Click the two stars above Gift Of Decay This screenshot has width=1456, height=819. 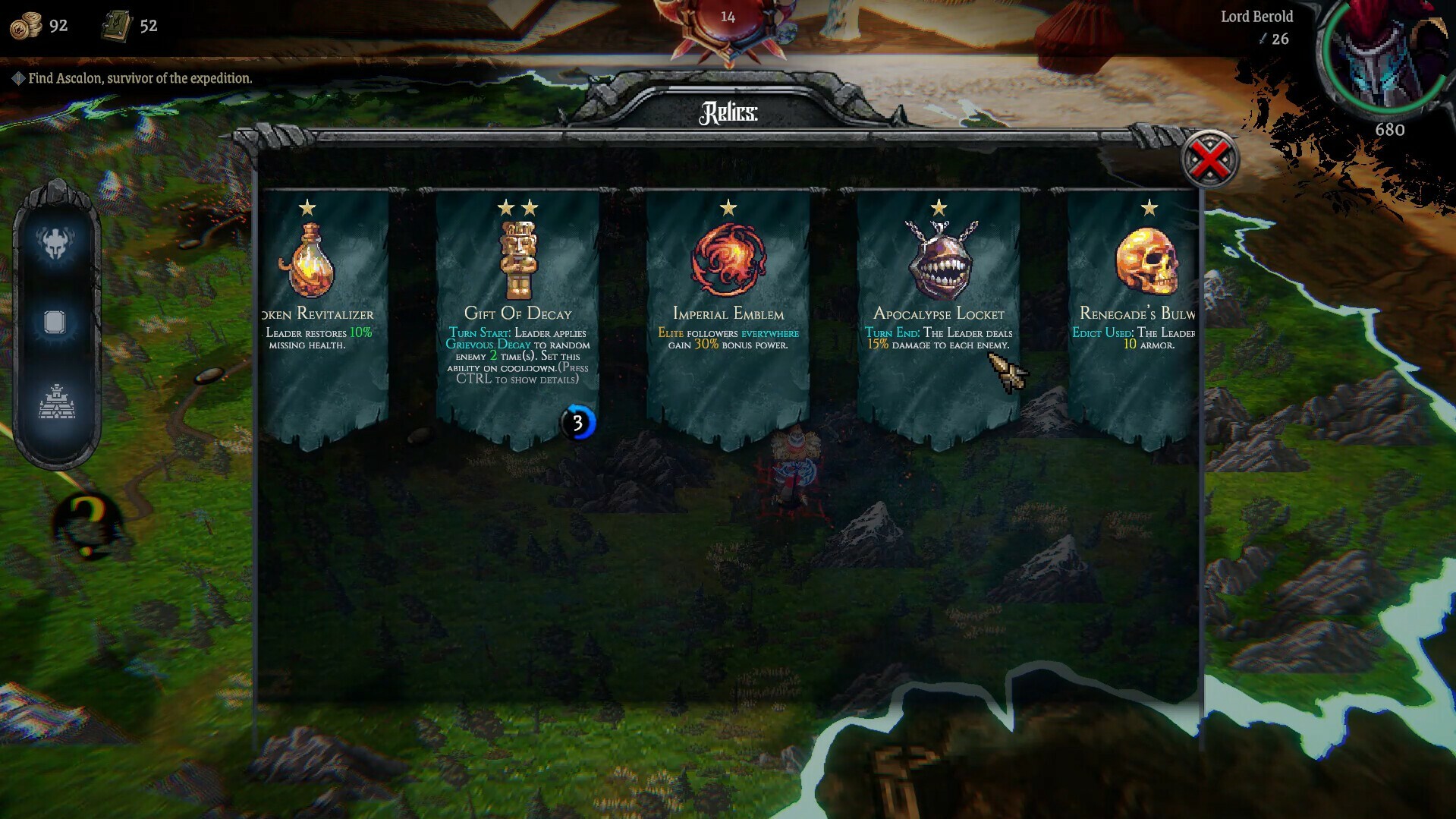[518, 205]
